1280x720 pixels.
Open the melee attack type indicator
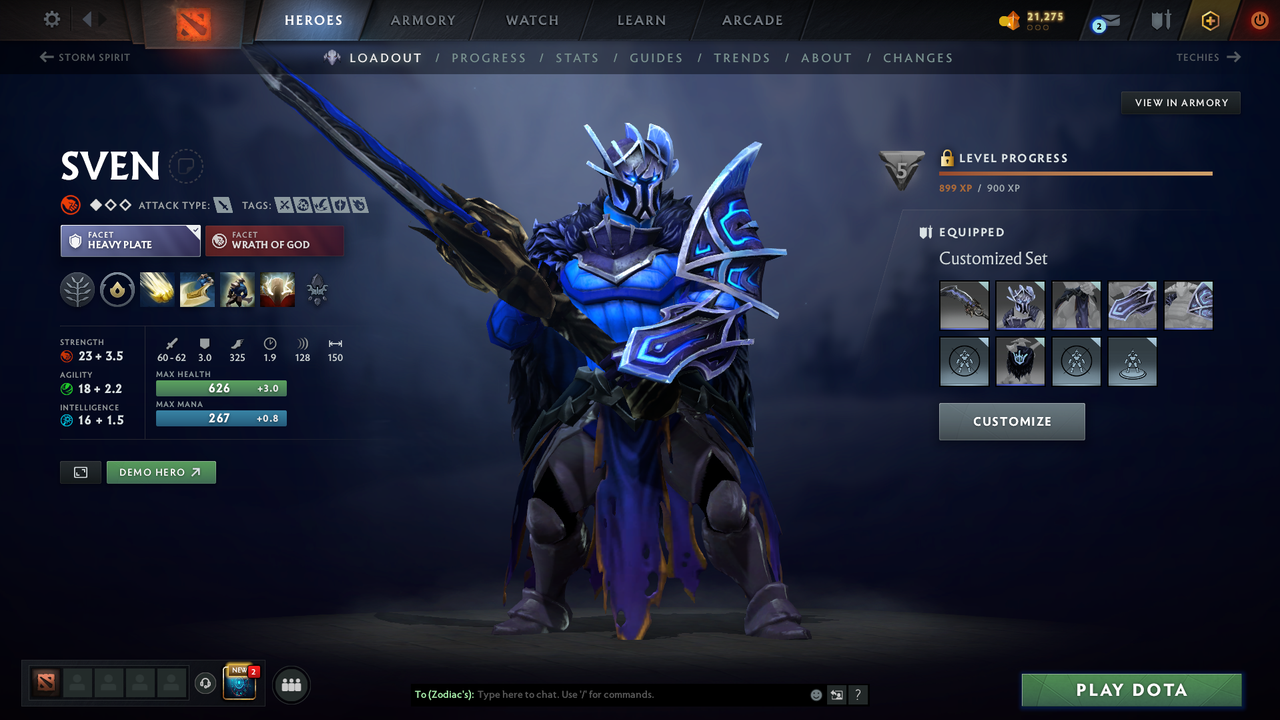(x=222, y=204)
